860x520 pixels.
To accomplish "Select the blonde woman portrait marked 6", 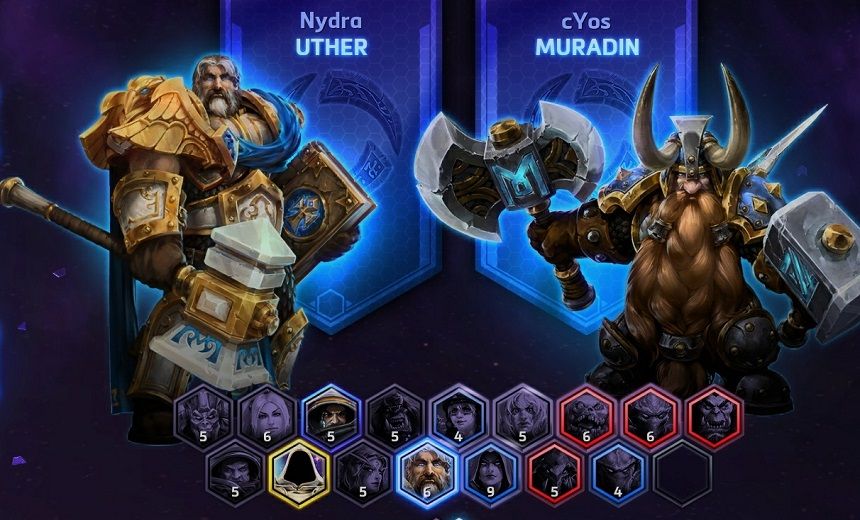I will pos(266,414).
